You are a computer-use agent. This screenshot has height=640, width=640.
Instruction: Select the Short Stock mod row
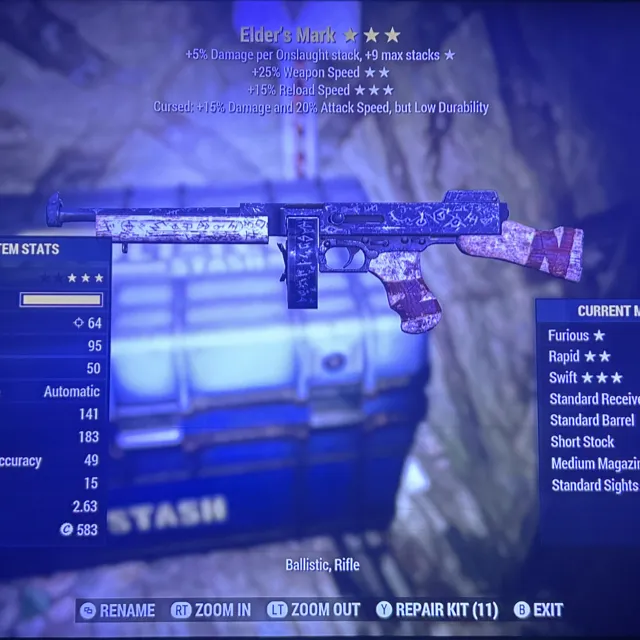point(583,442)
